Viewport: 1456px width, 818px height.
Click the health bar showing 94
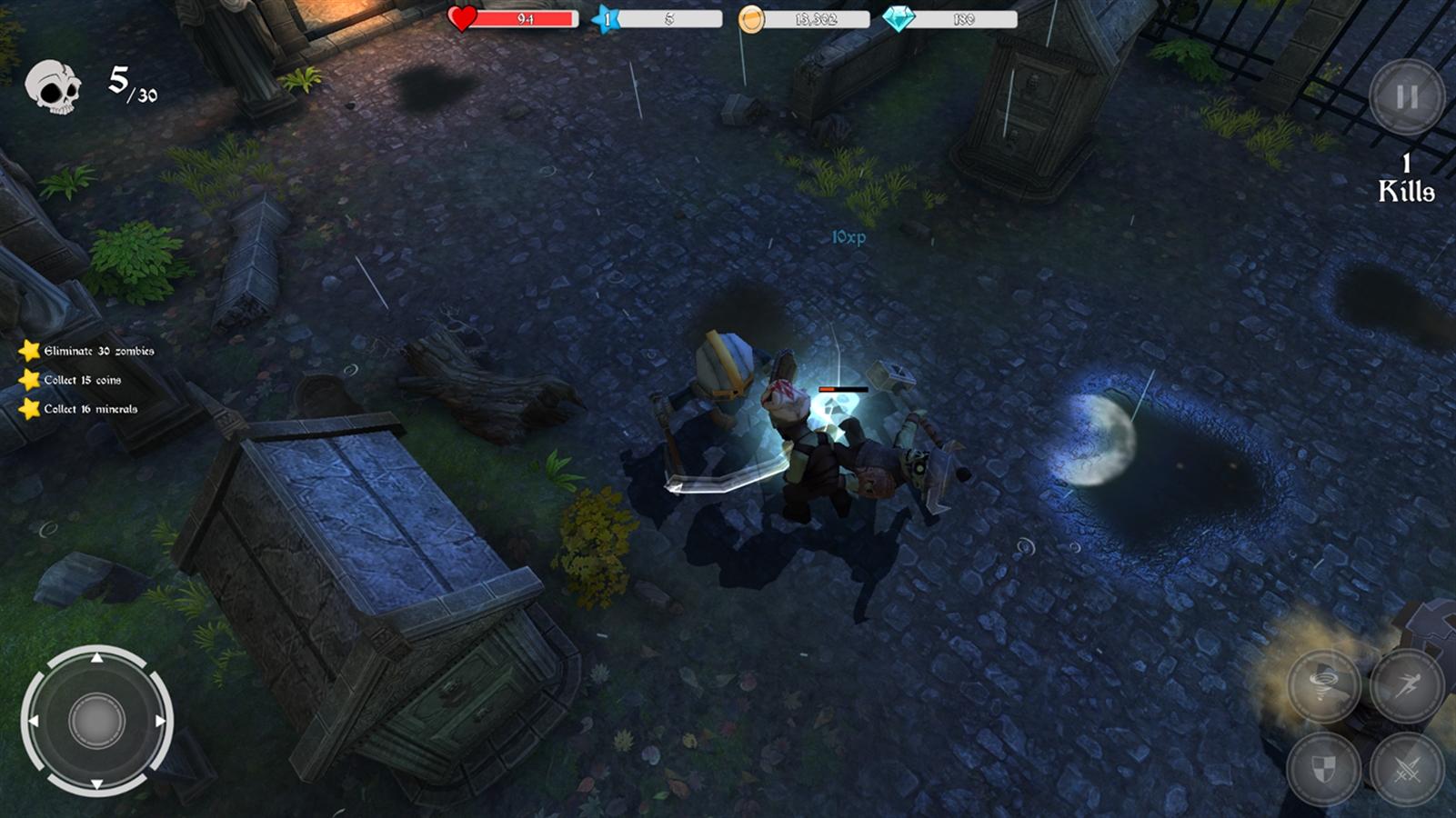click(x=525, y=16)
